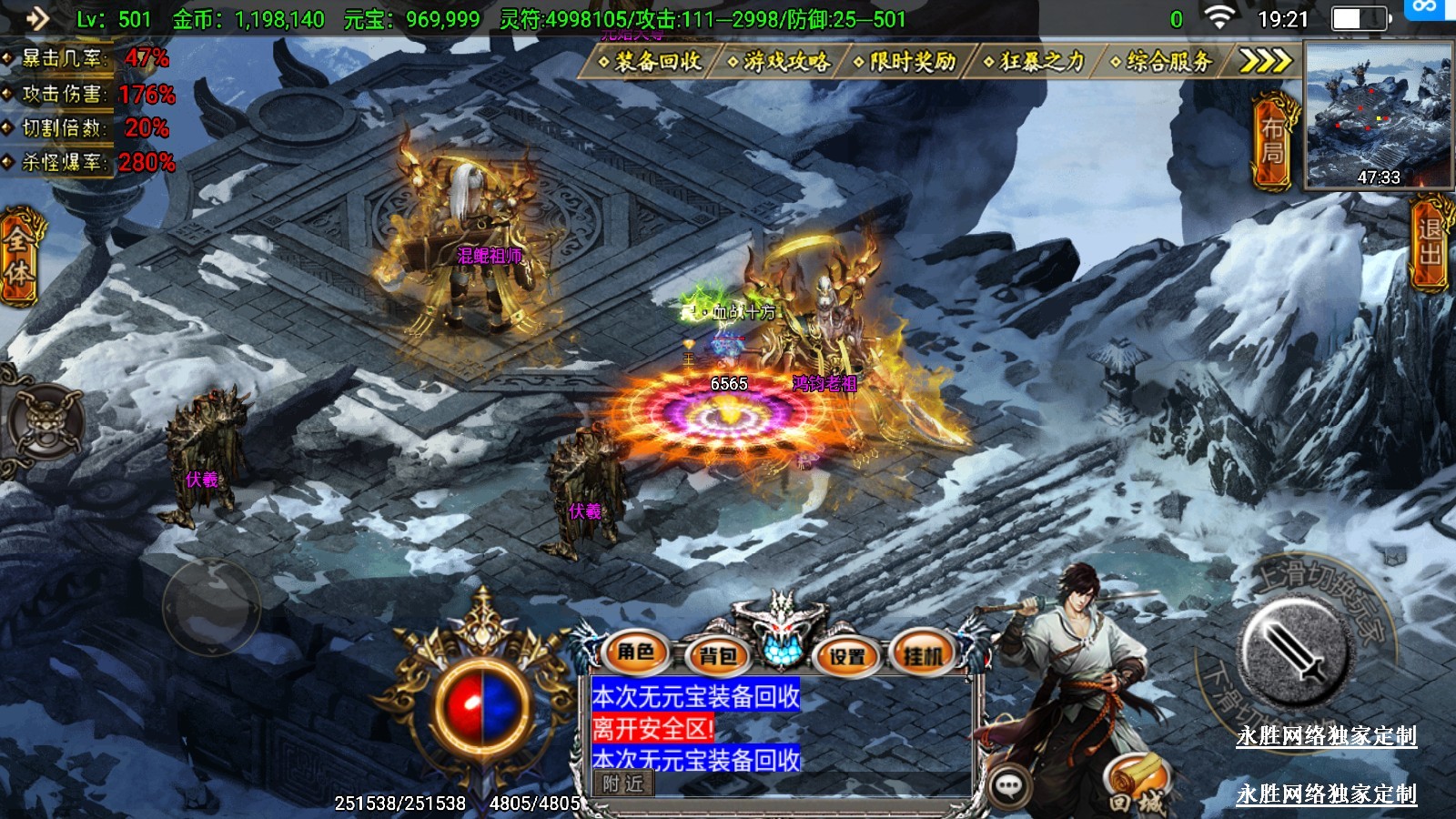1456x819 pixels.
Task: Open the 背包 backpack inventory
Action: click(x=717, y=655)
